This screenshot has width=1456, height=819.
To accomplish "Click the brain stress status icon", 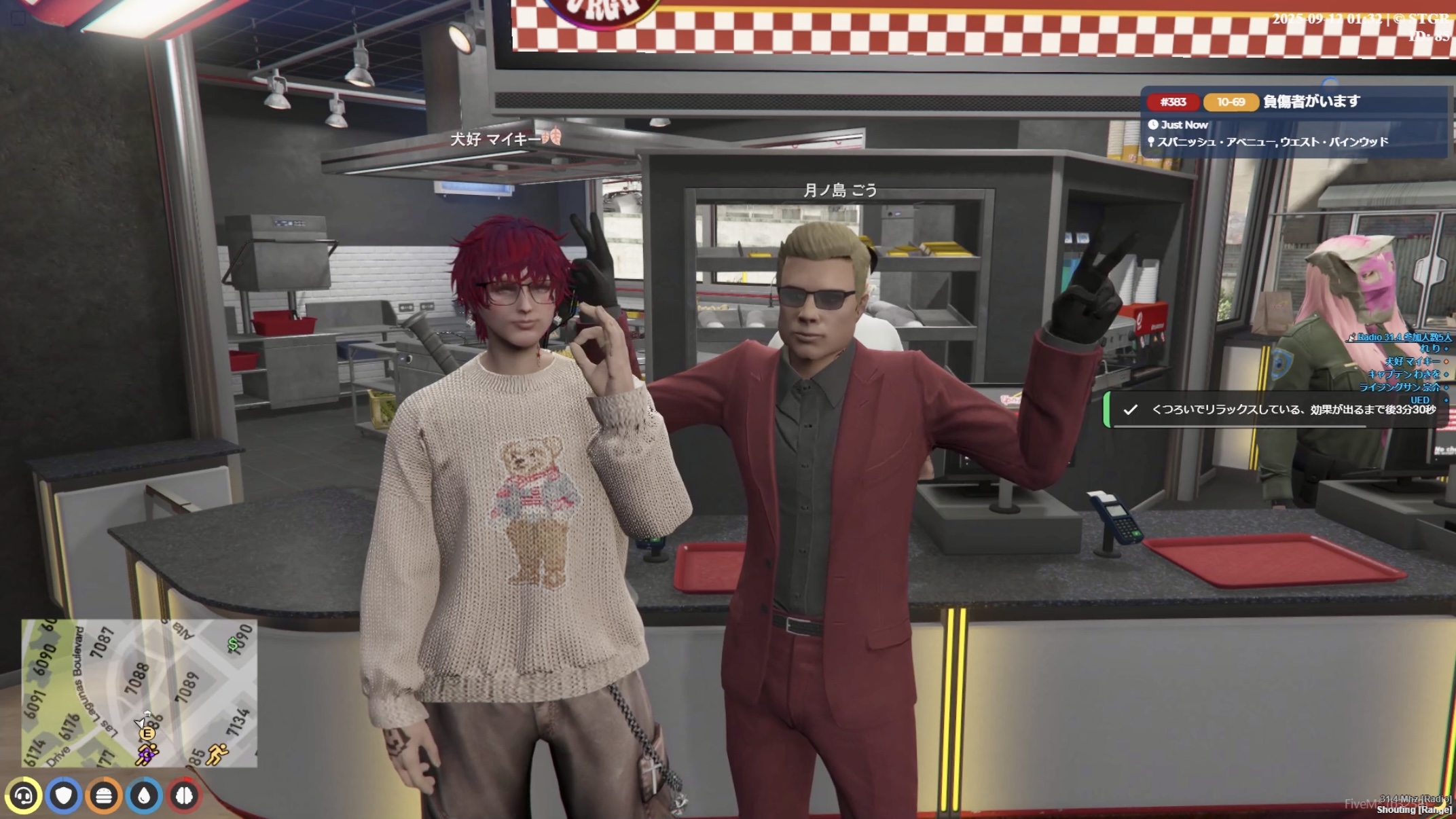I will (x=184, y=795).
